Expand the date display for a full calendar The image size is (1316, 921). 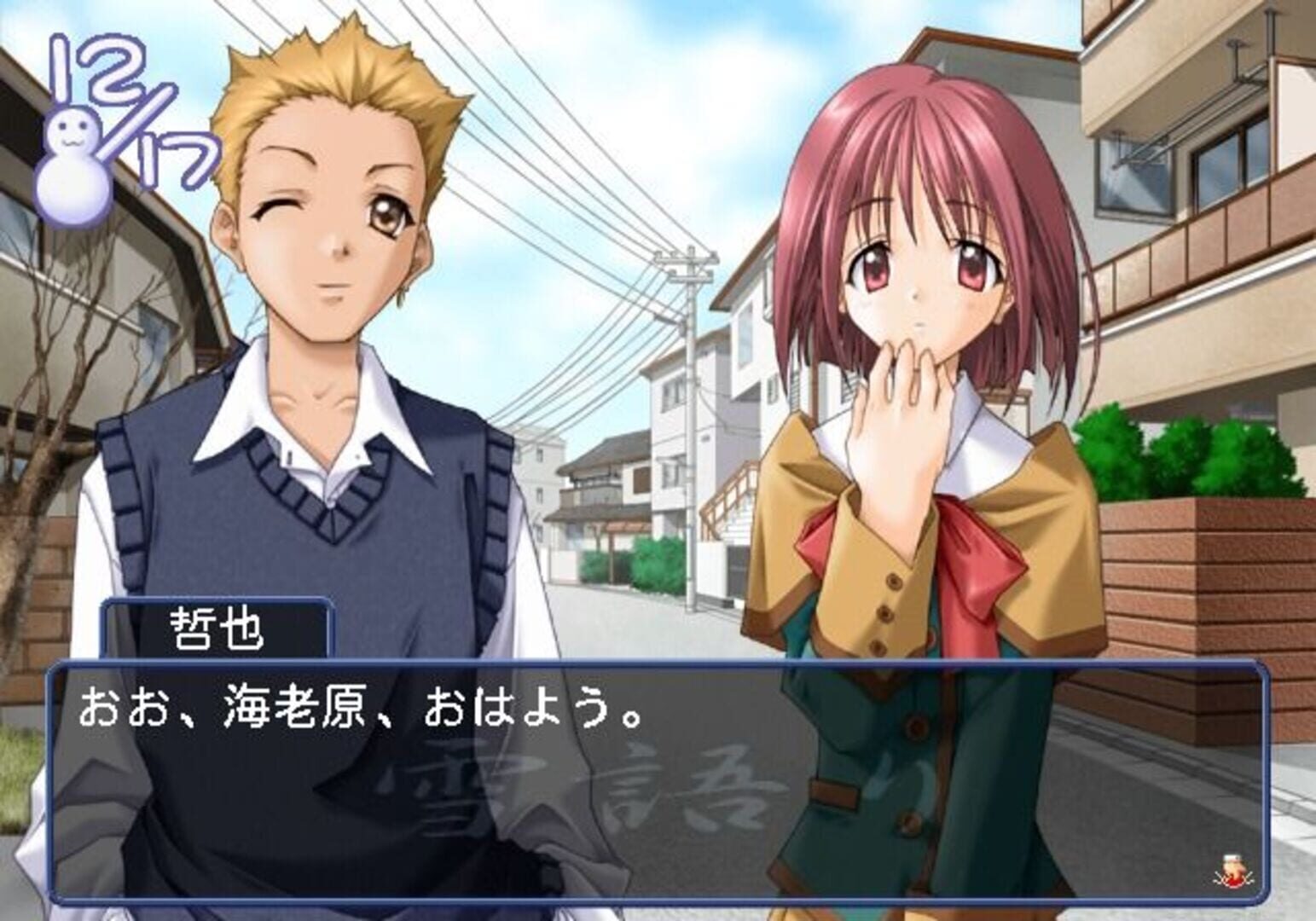click(x=132, y=102)
